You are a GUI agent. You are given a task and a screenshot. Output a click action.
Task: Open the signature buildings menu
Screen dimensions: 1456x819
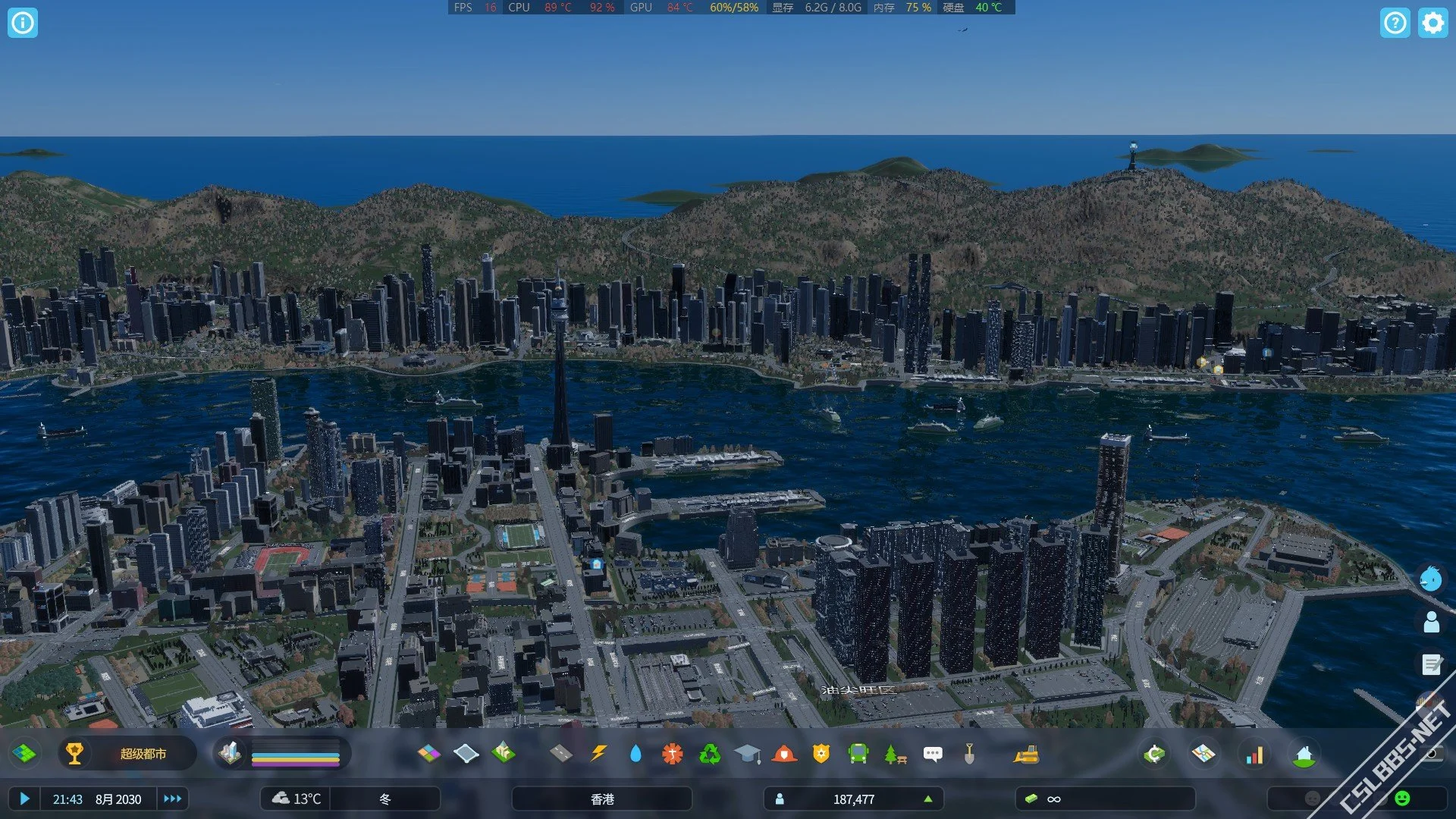click(x=503, y=754)
